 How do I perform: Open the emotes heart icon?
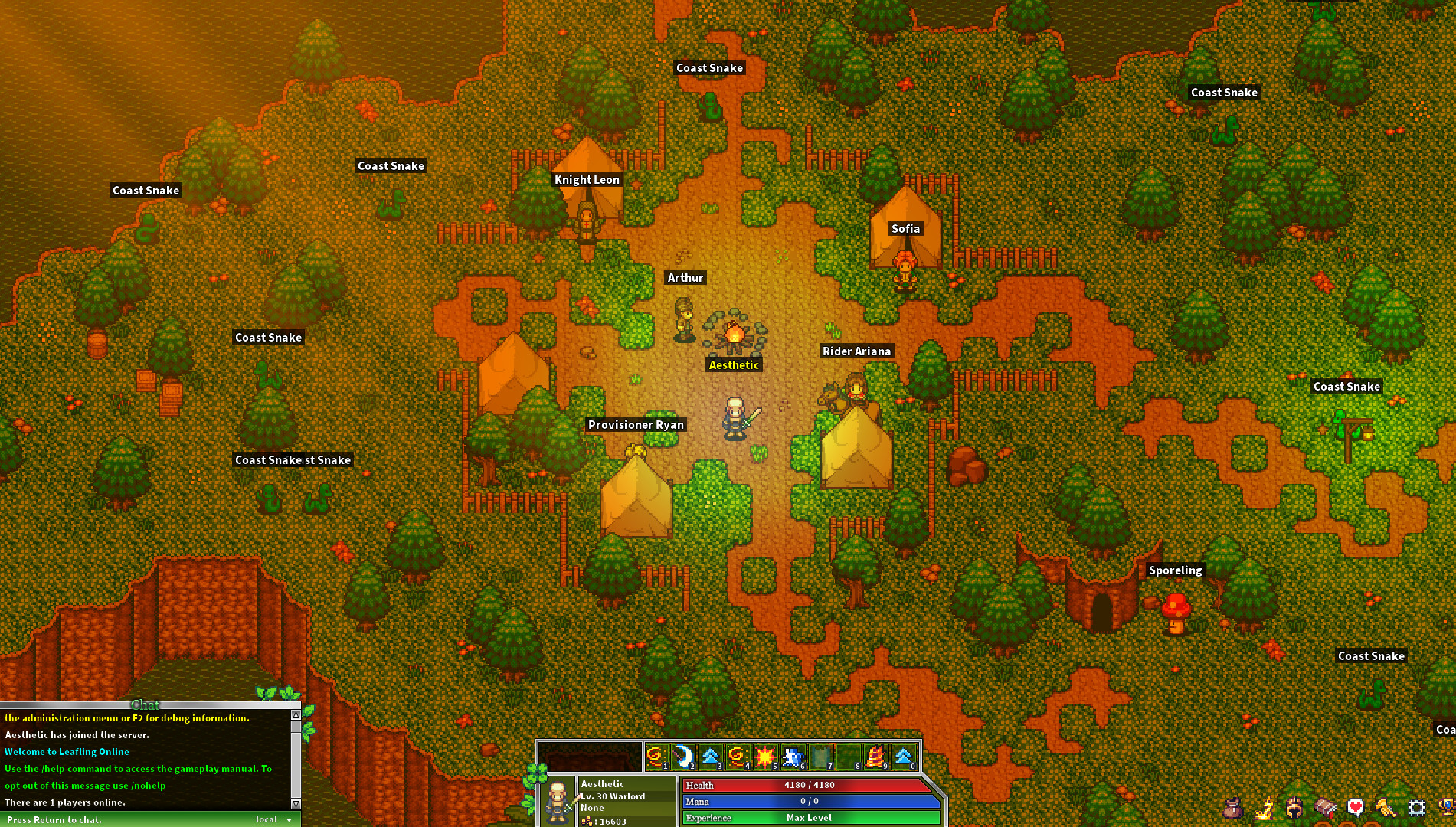1354,806
